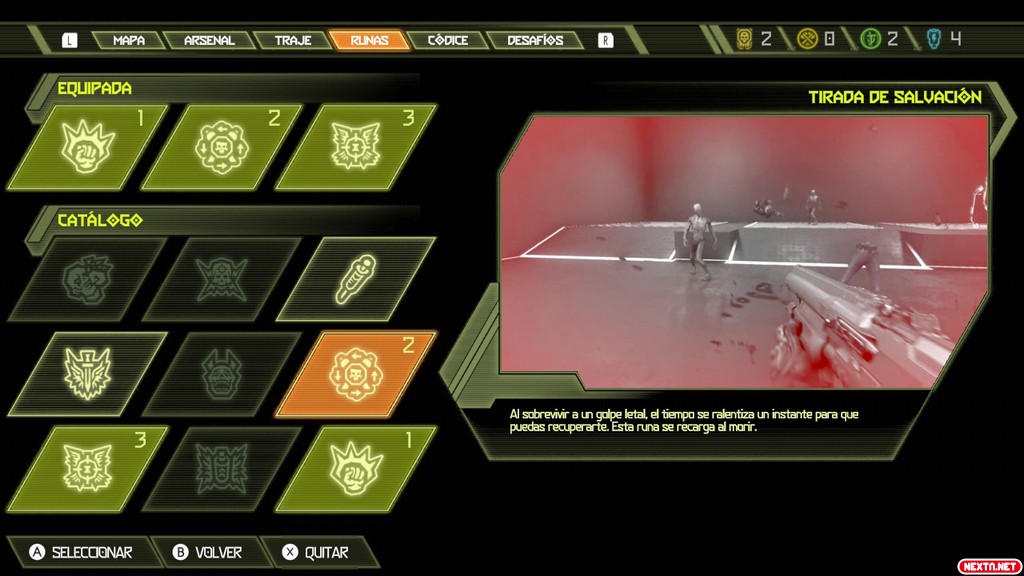Choose equipped rune slot 2 with skull emblem
Viewport: 1024px width, 576px height.
[222, 146]
